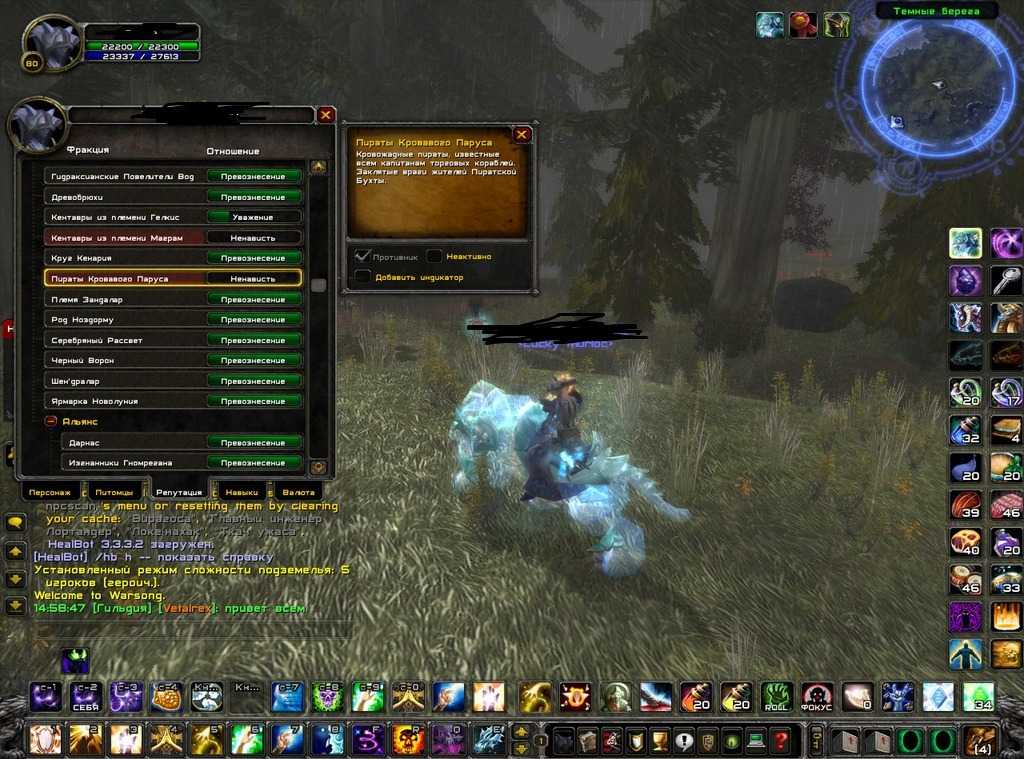Activate the ФОКУС macro button
Screen dimensions: 1024x759
pyautogui.click(x=816, y=697)
